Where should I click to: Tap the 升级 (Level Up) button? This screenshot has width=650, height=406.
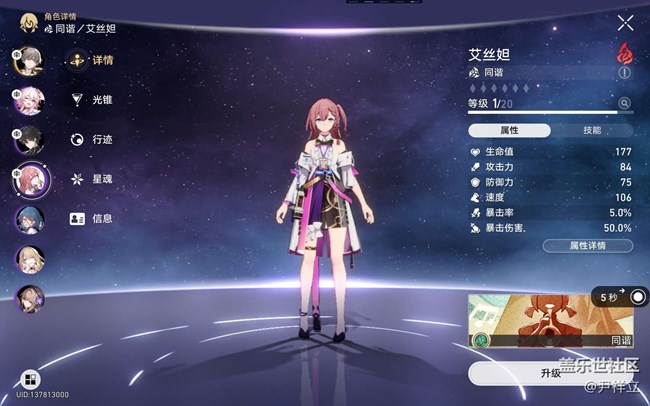551,372
